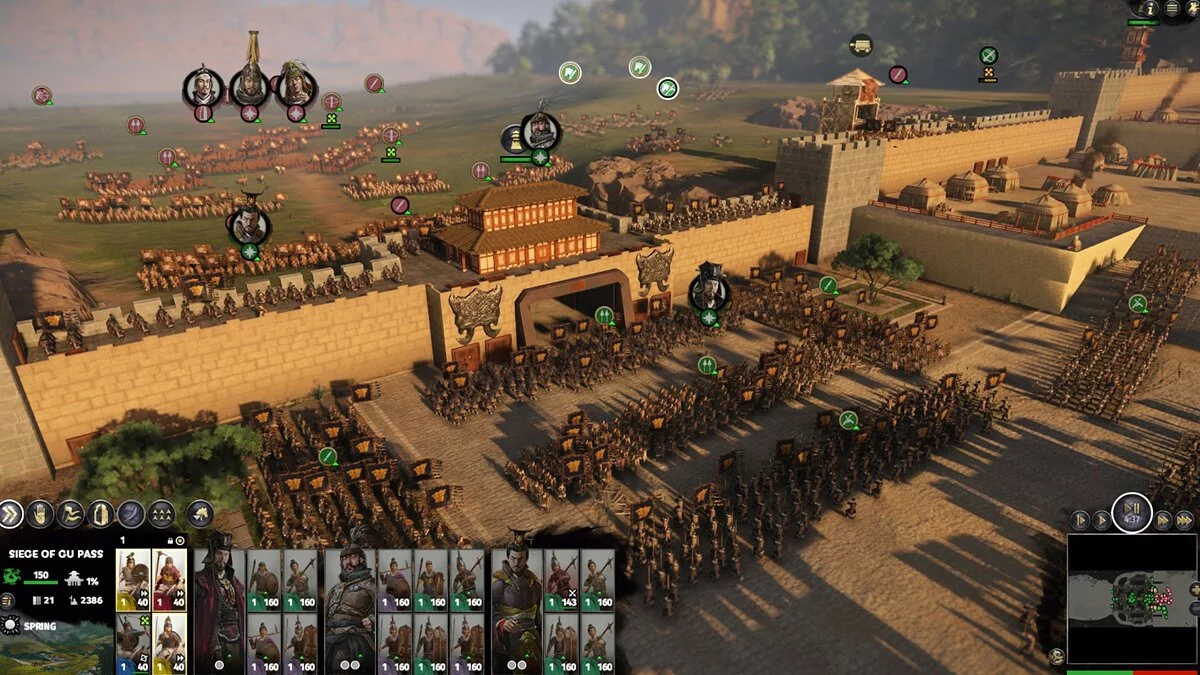This screenshot has width=1200, height=675.
Task: Choose the double-arrow fast forward speed
Action: click(x=1164, y=520)
